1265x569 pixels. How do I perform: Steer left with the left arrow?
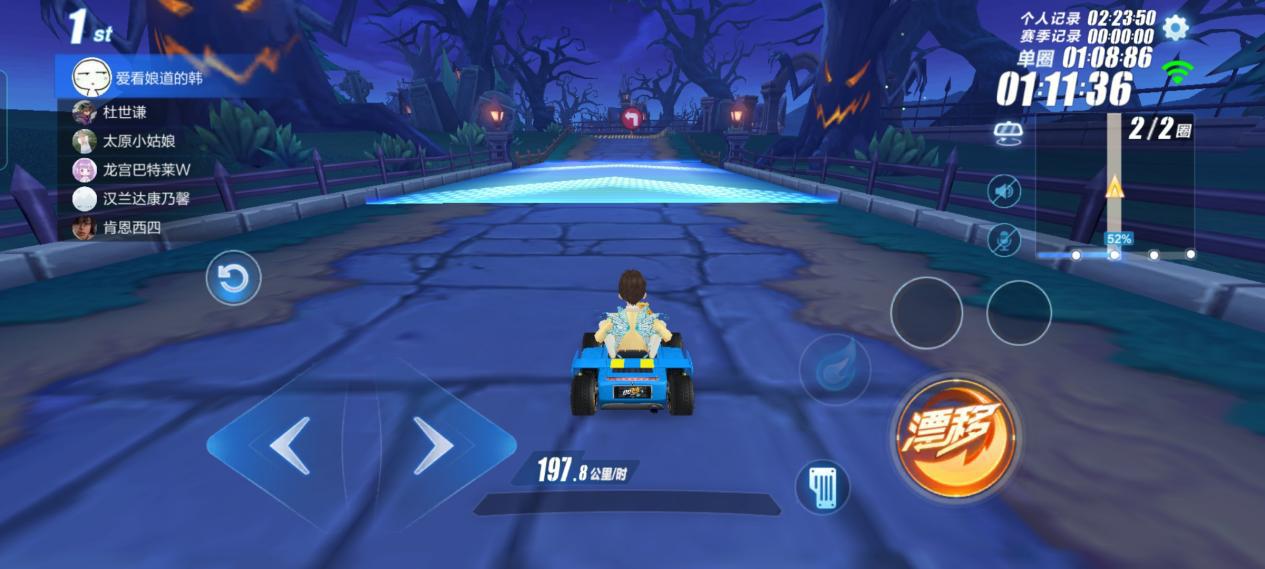[289, 445]
